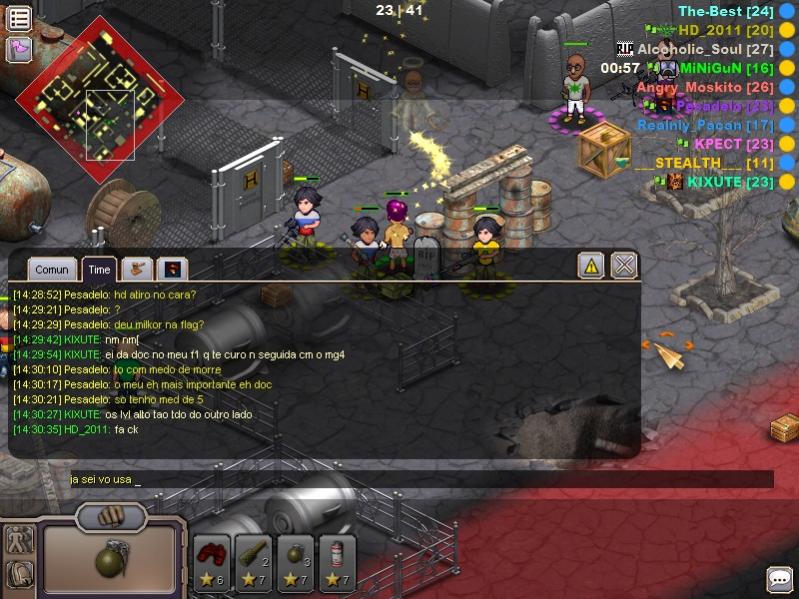Open the fourth chat tab with red icon
799x599 pixels.
[x=174, y=269]
